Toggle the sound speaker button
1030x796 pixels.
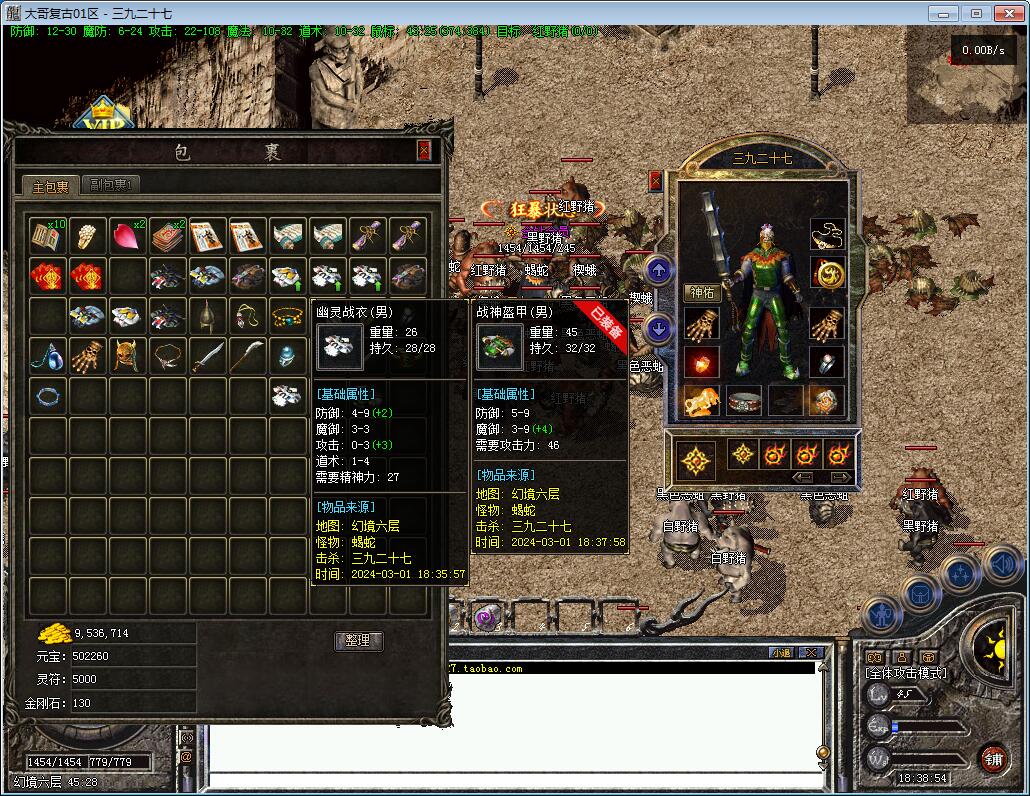(x=1001, y=564)
